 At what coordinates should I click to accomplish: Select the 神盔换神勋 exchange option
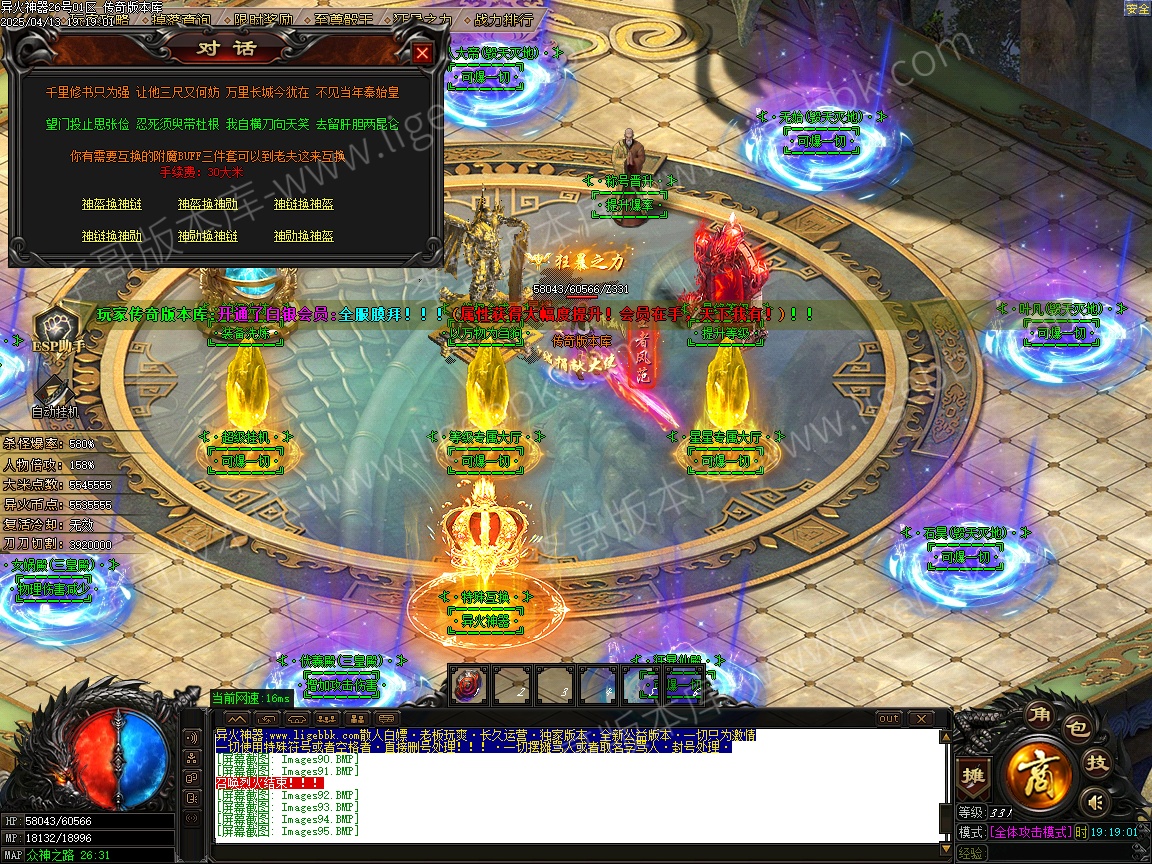click(207, 204)
